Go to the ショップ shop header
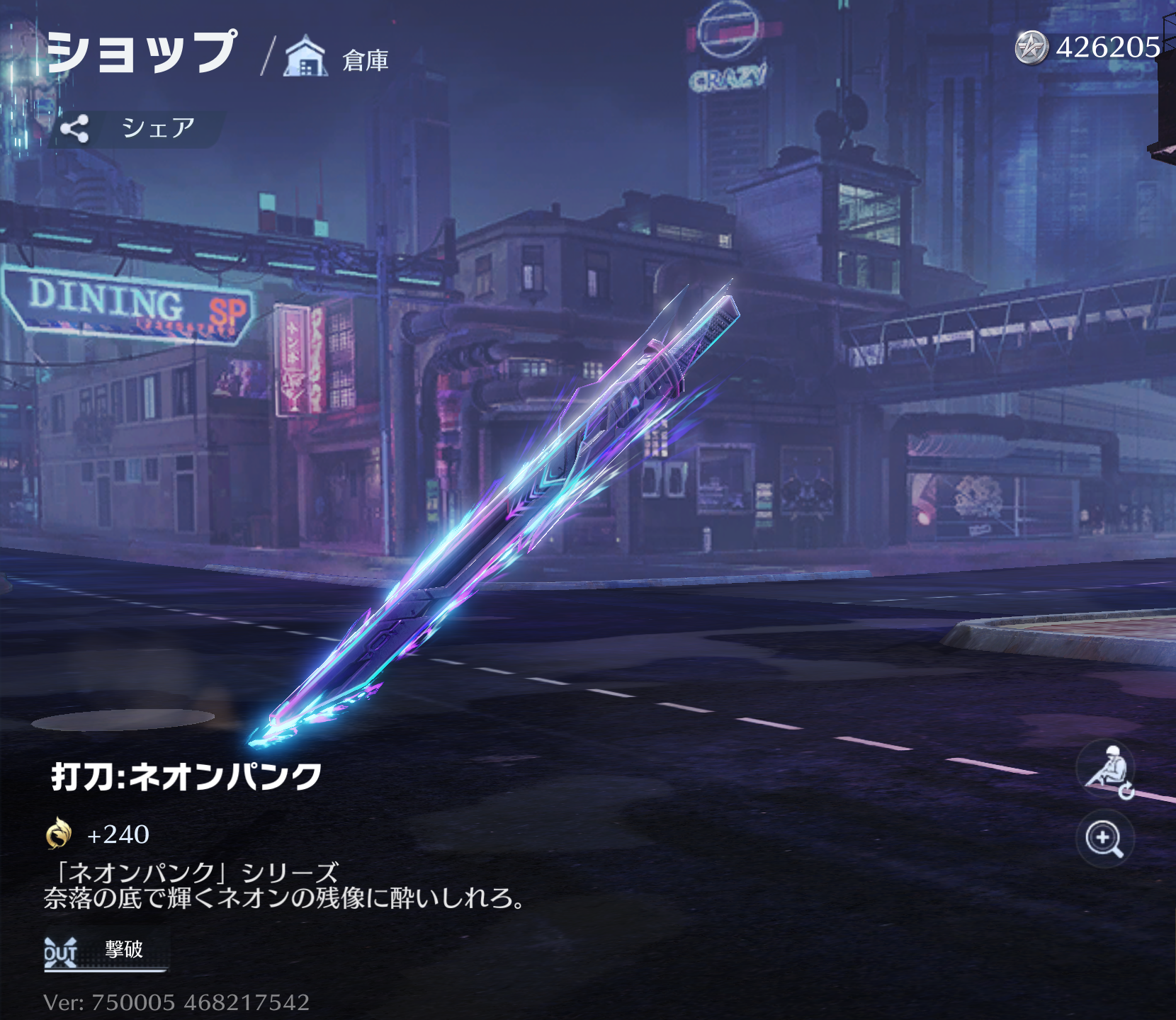Viewport: 1176px width, 1020px height. pyautogui.click(x=141, y=52)
